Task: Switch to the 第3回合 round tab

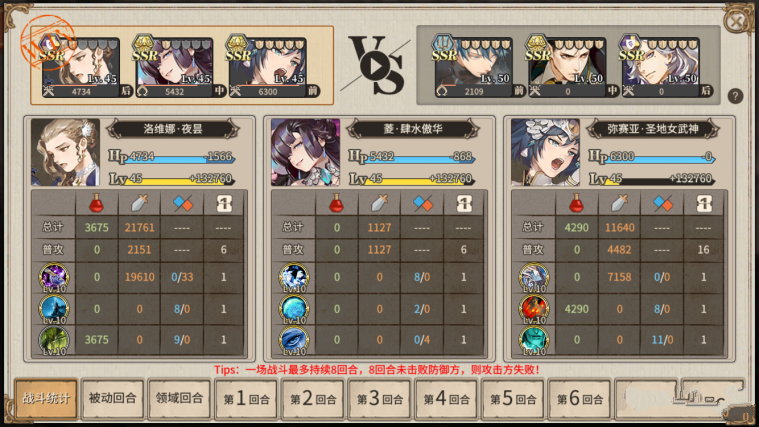Action: point(379,399)
